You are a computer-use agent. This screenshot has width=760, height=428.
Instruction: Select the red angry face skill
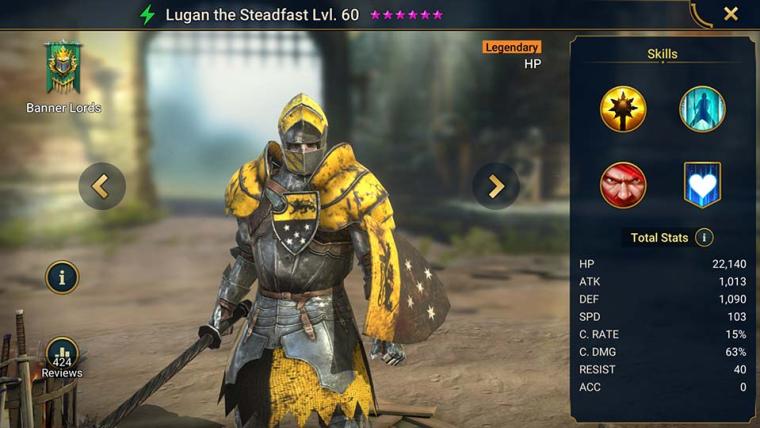[623, 185]
